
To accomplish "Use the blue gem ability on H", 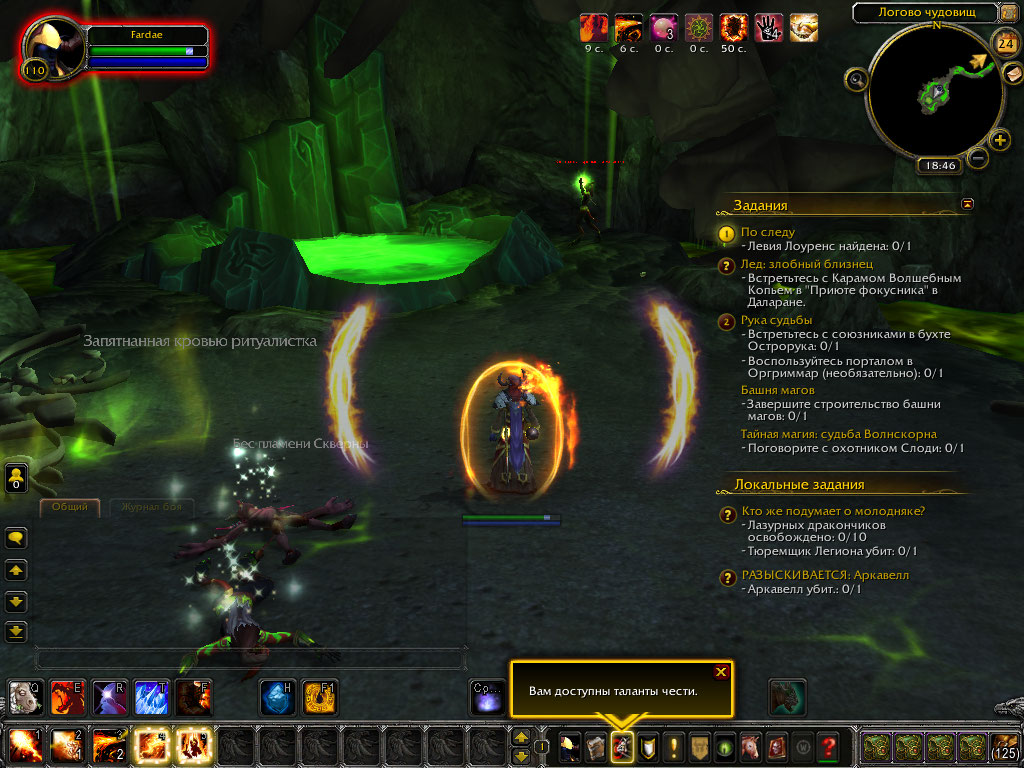I will coord(277,696).
